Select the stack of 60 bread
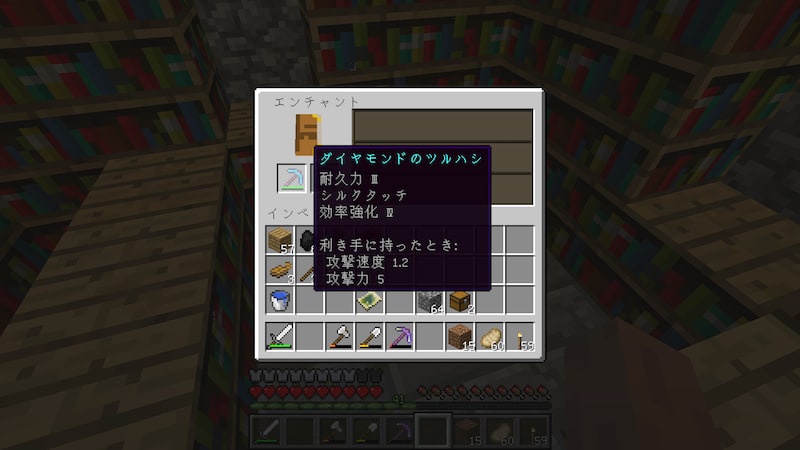This screenshot has height=450, width=800. [489, 337]
